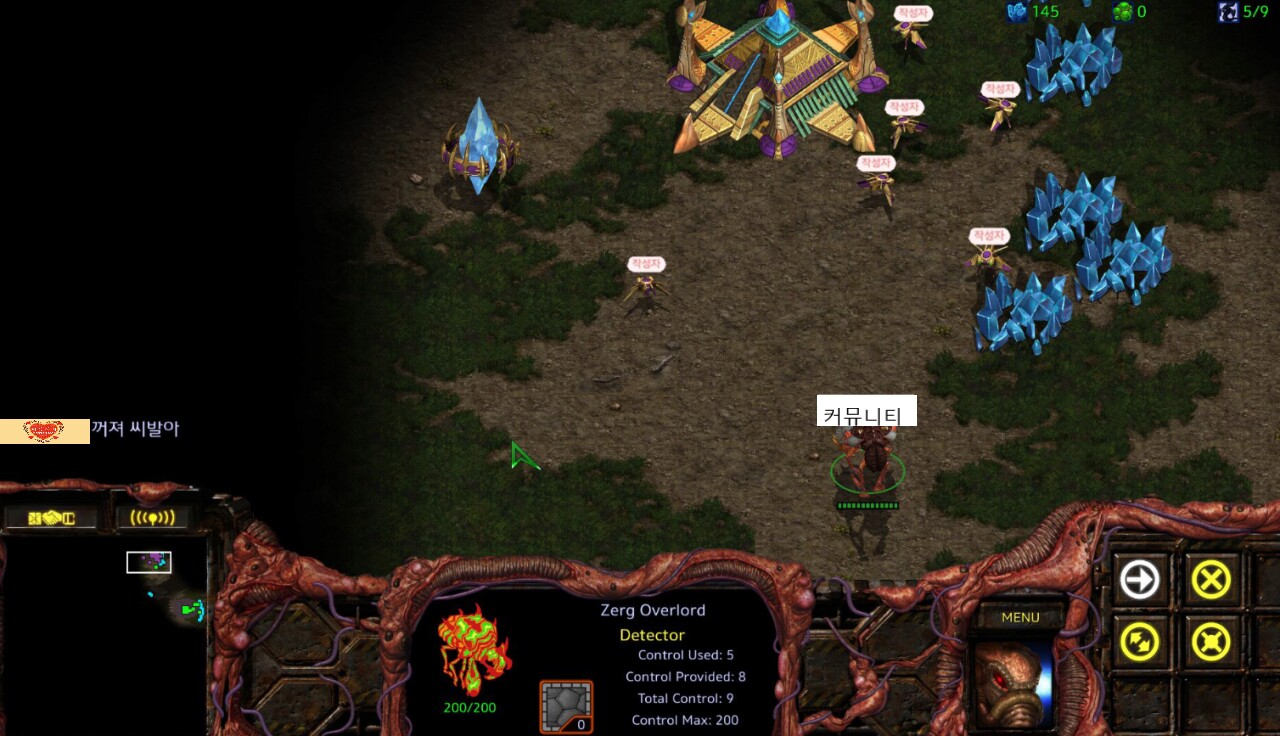Issue the Stop command

coord(1211,579)
